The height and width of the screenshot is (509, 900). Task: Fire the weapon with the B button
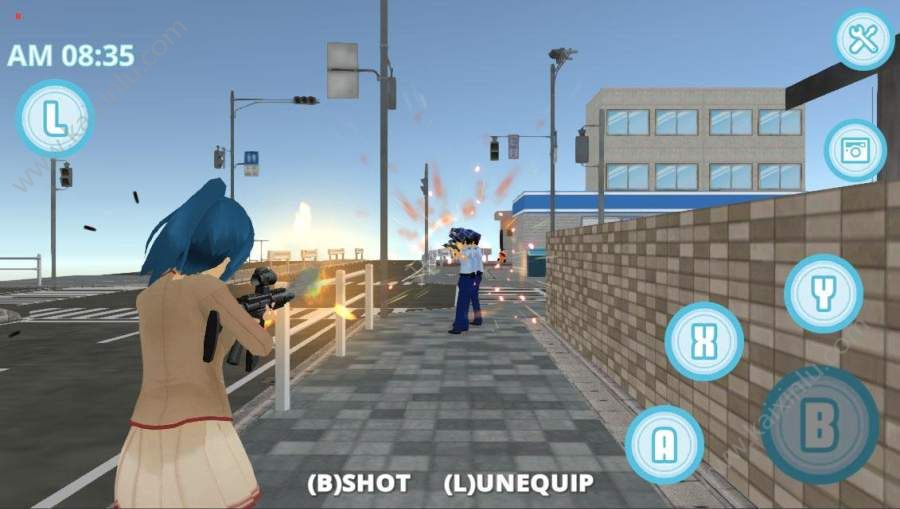819,425
